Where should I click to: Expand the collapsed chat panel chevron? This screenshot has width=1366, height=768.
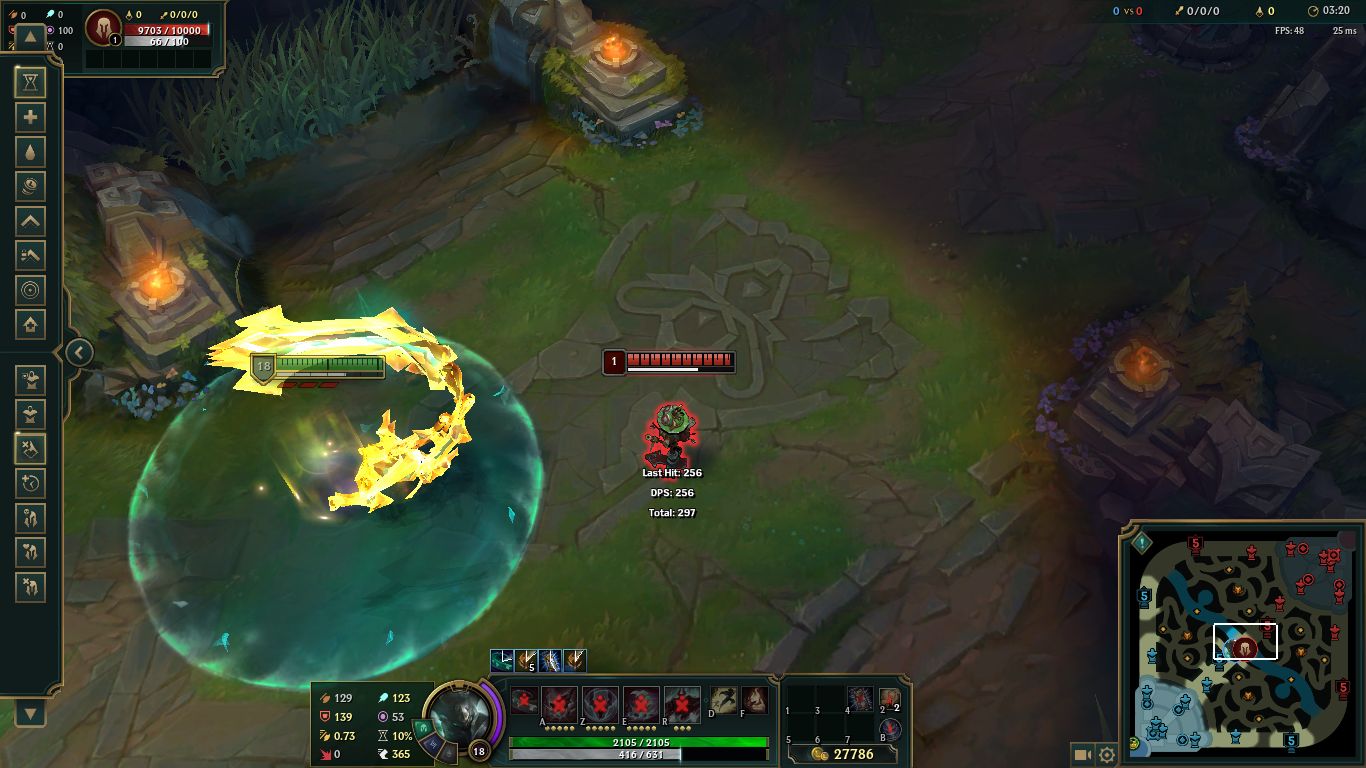[79, 353]
